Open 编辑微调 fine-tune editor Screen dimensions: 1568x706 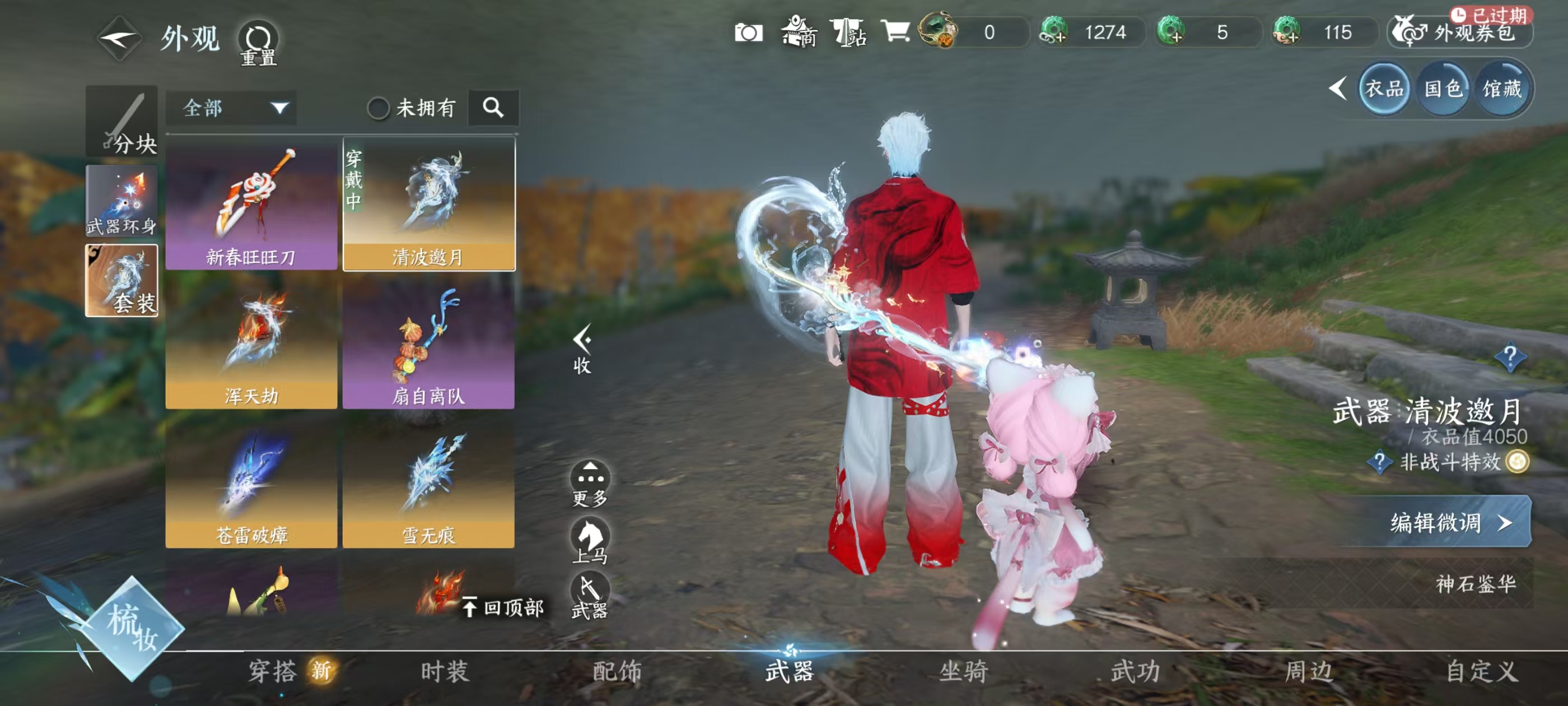1449,522
